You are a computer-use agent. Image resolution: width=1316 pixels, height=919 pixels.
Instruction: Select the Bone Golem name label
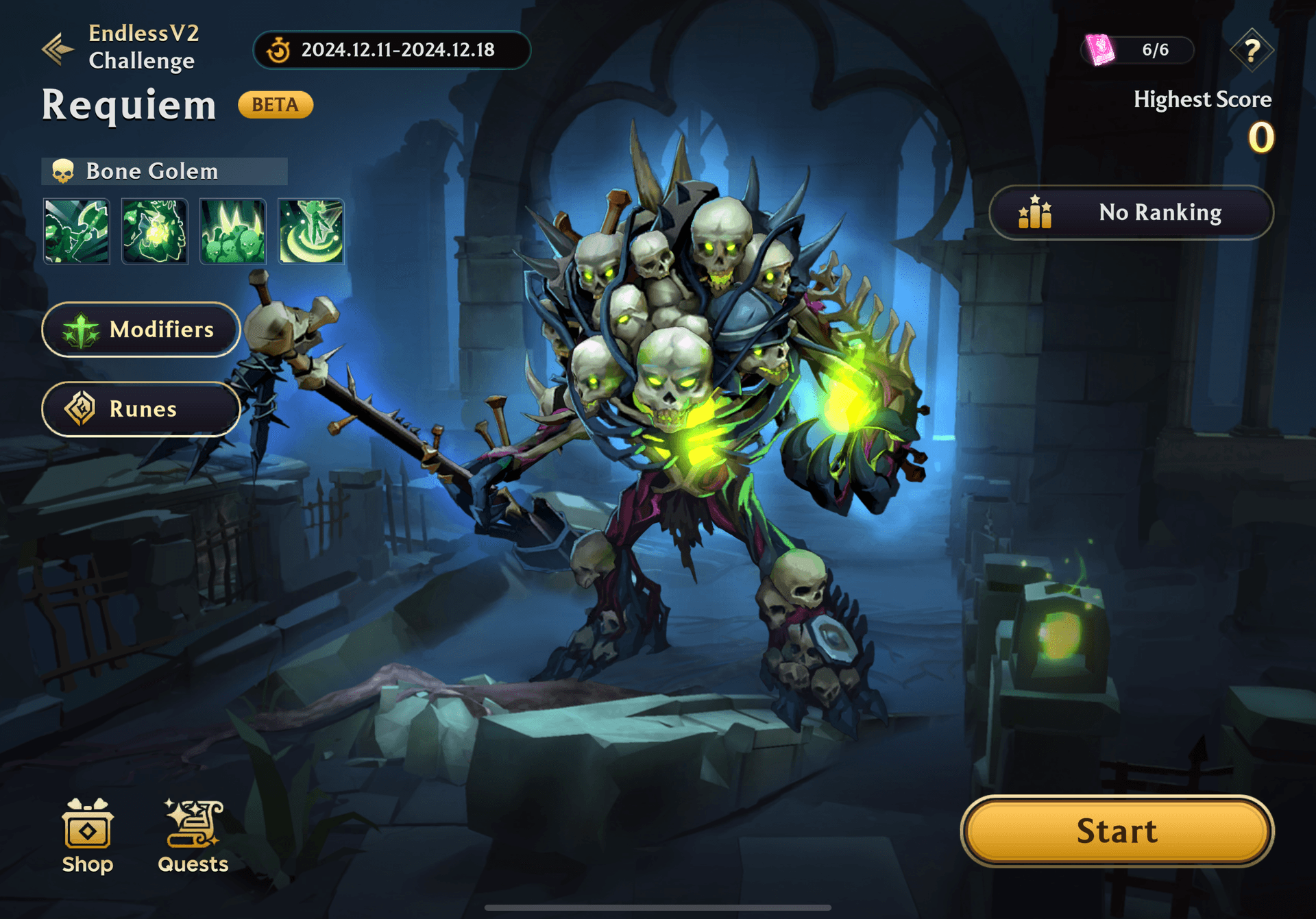[x=152, y=171]
